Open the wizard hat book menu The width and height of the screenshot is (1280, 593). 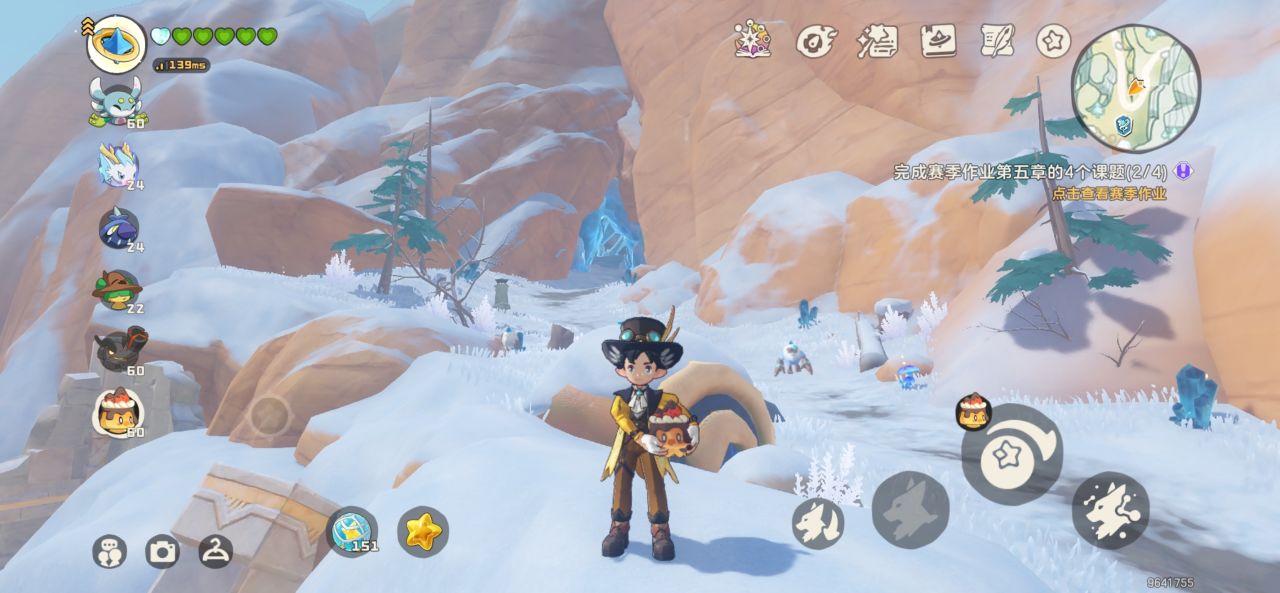coord(938,41)
